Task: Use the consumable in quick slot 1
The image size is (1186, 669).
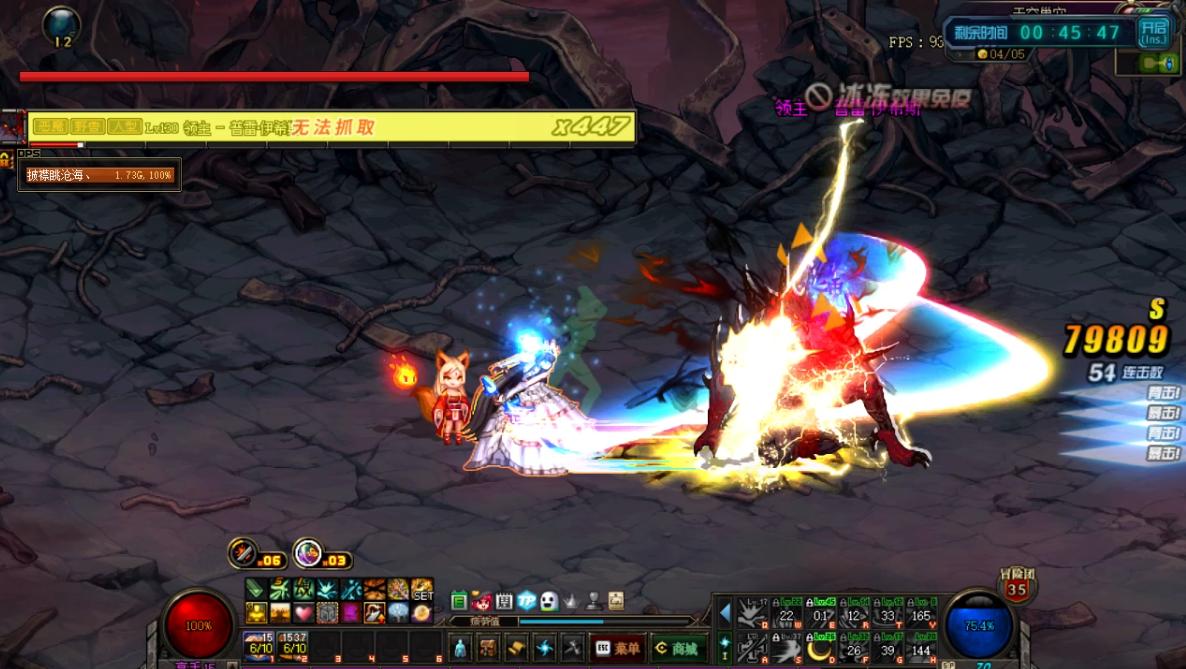Action: click(x=259, y=645)
